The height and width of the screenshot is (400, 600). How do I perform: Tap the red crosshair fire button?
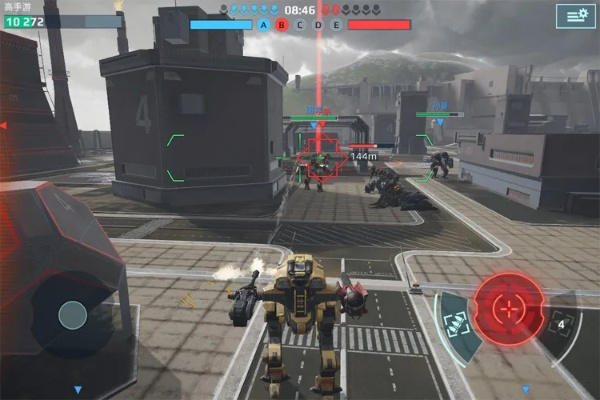point(509,306)
